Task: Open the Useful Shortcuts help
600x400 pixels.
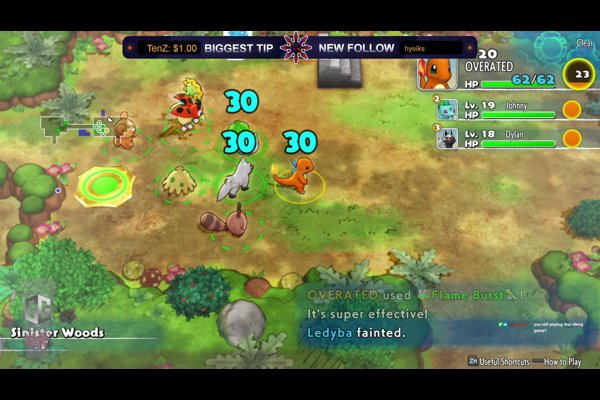Action: pyautogui.click(x=500, y=361)
